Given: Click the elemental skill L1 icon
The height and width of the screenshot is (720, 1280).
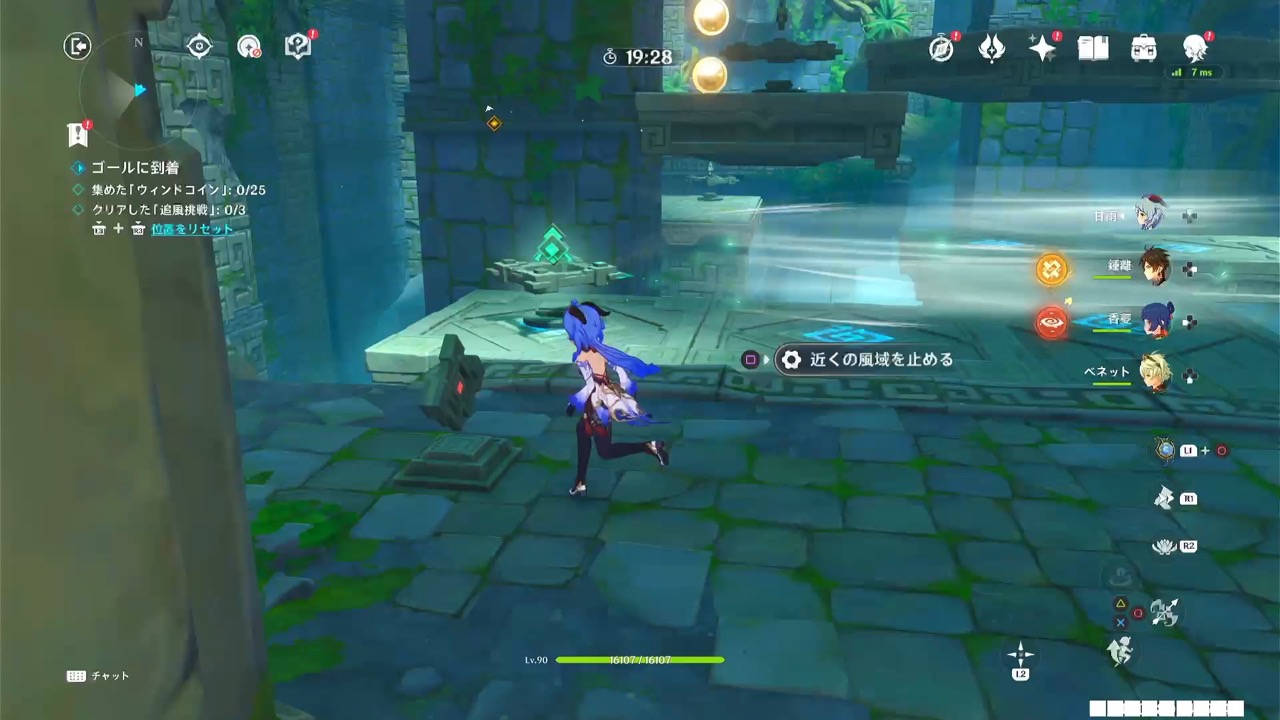Looking at the screenshot, I should [1166, 450].
